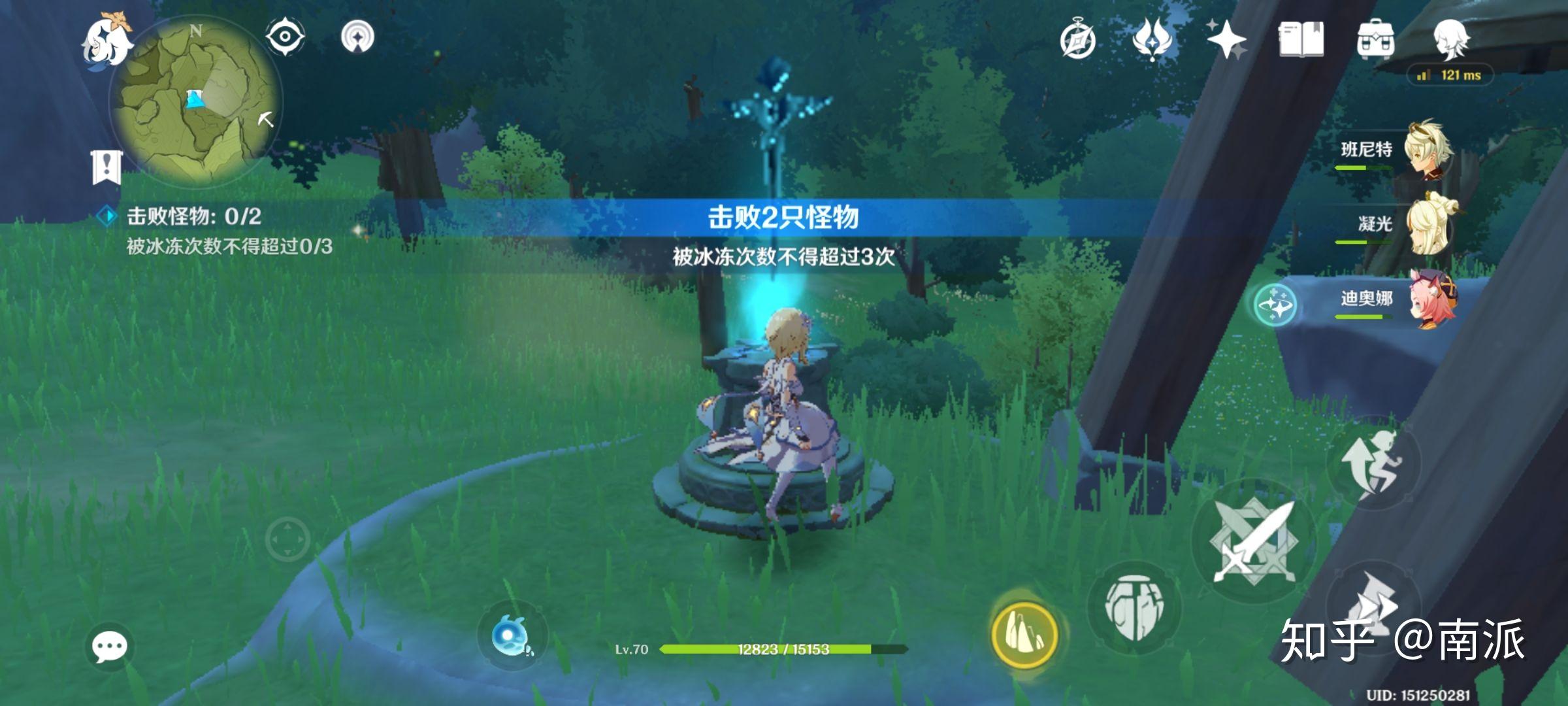Open the Paimon menu
Screen dimensions: 1568x706
pos(108,42)
